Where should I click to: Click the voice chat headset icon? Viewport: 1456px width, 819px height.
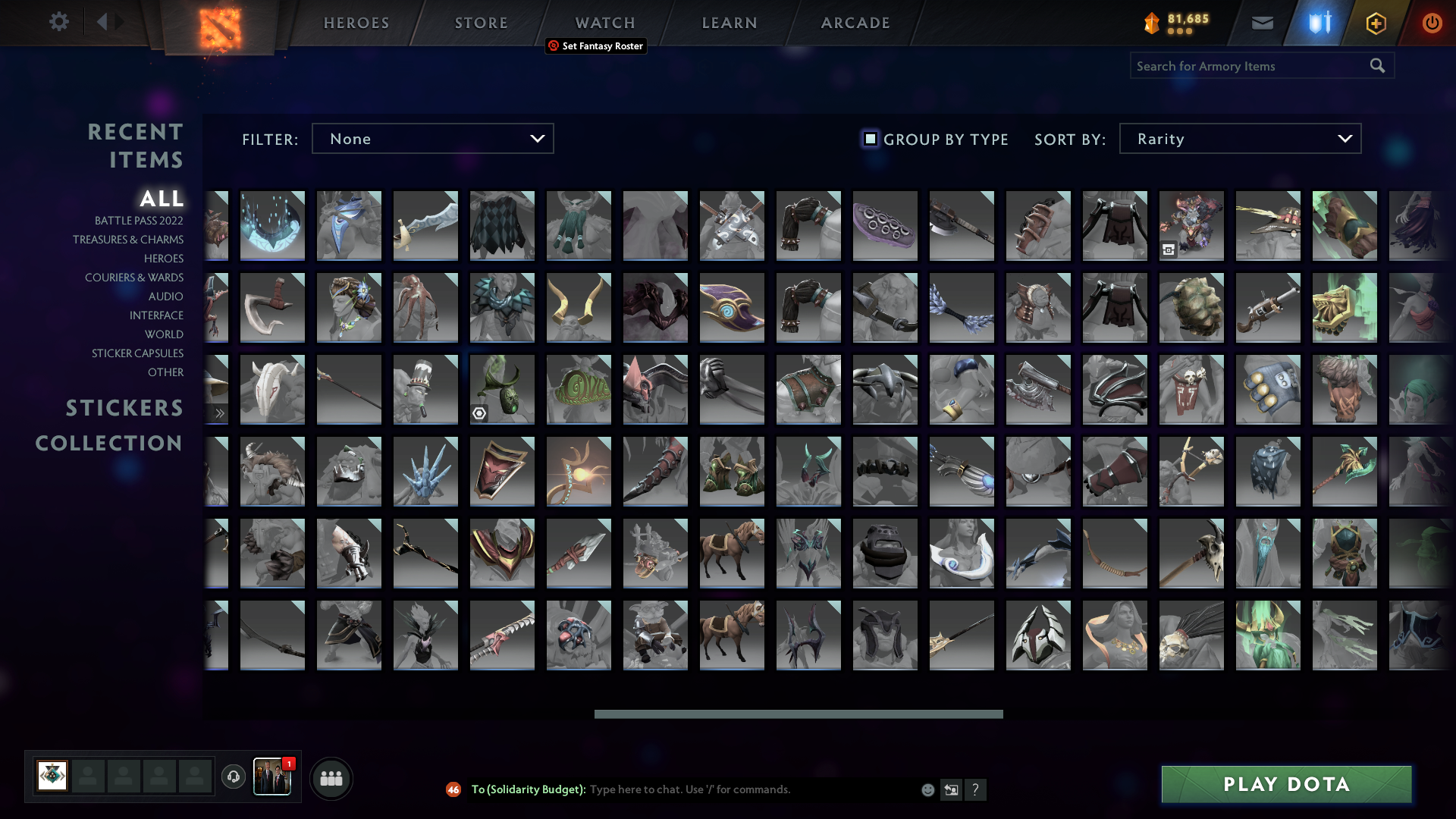(233, 777)
